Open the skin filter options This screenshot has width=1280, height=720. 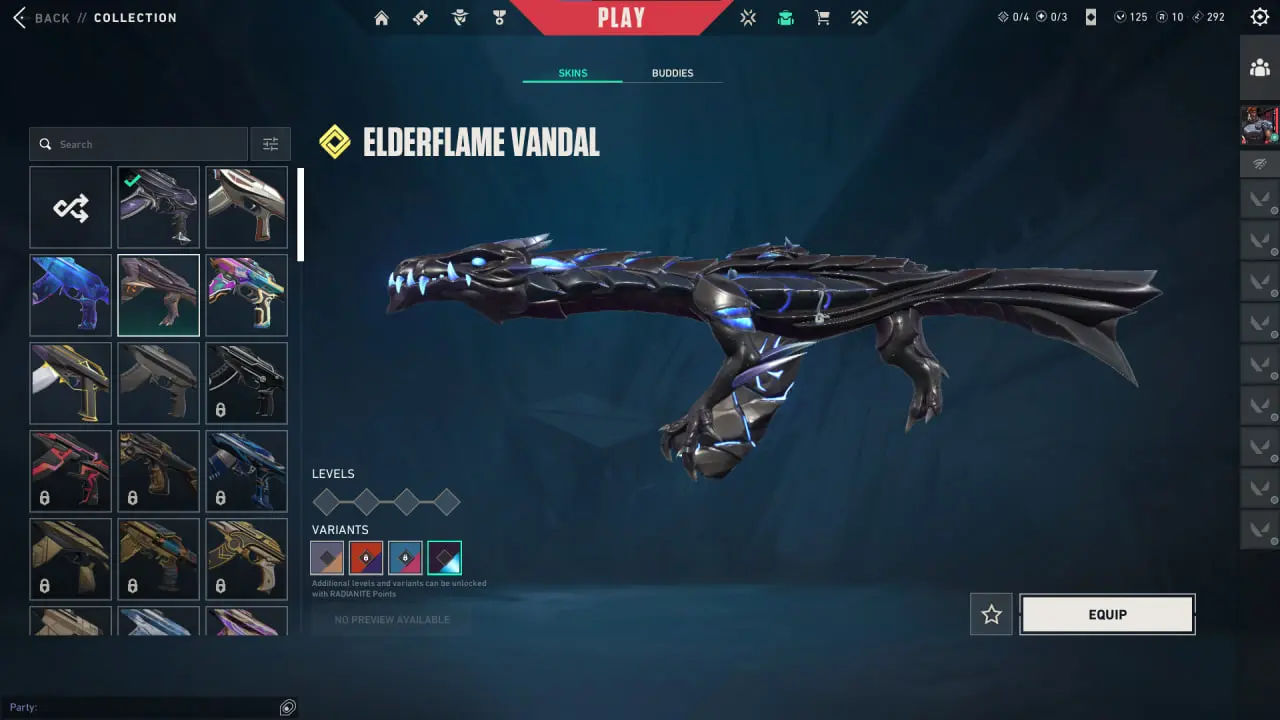click(270, 144)
